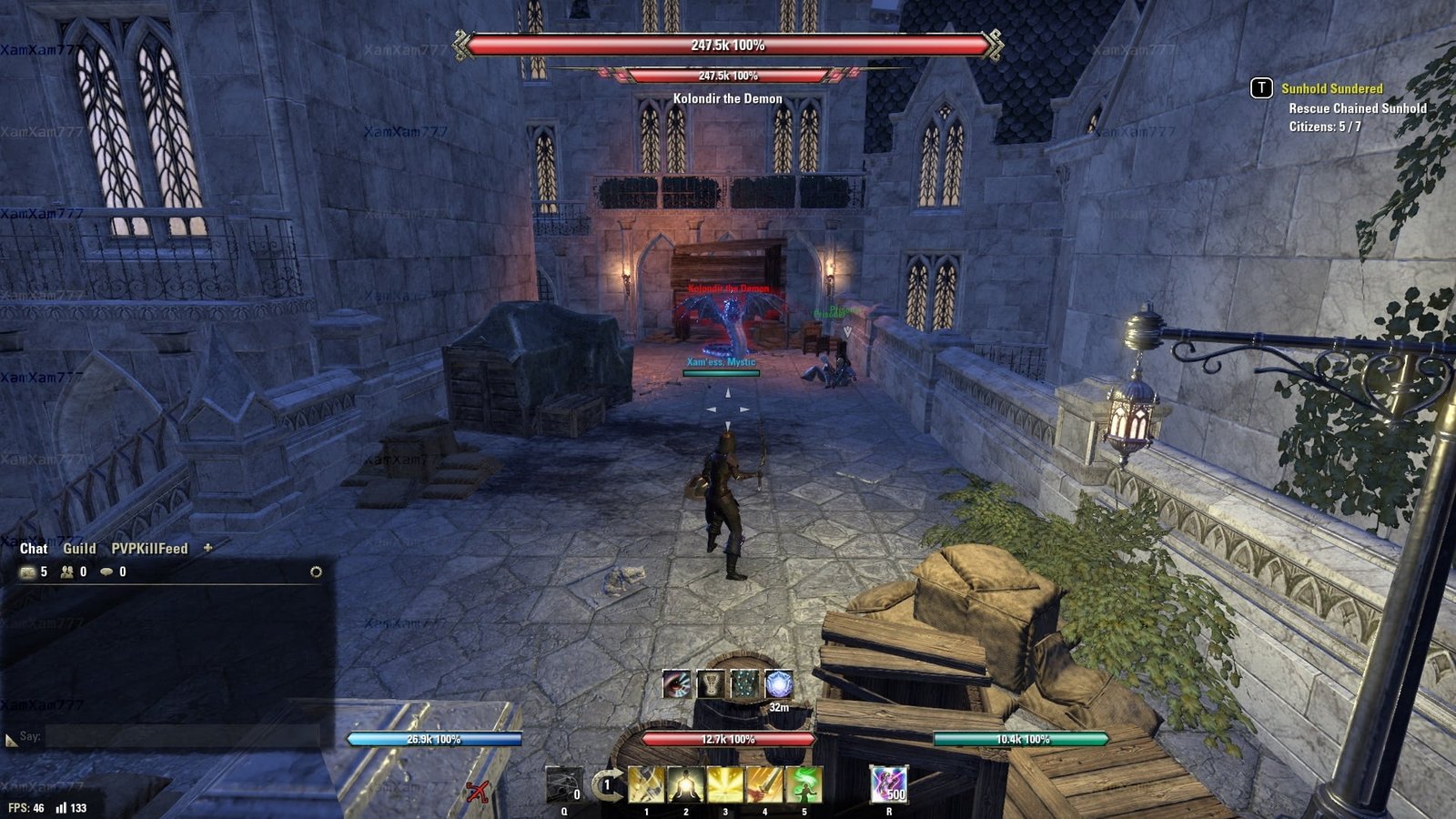Open chat options gear icon
The width and height of the screenshot is (1456, 819).
click(x=316, y=571)
